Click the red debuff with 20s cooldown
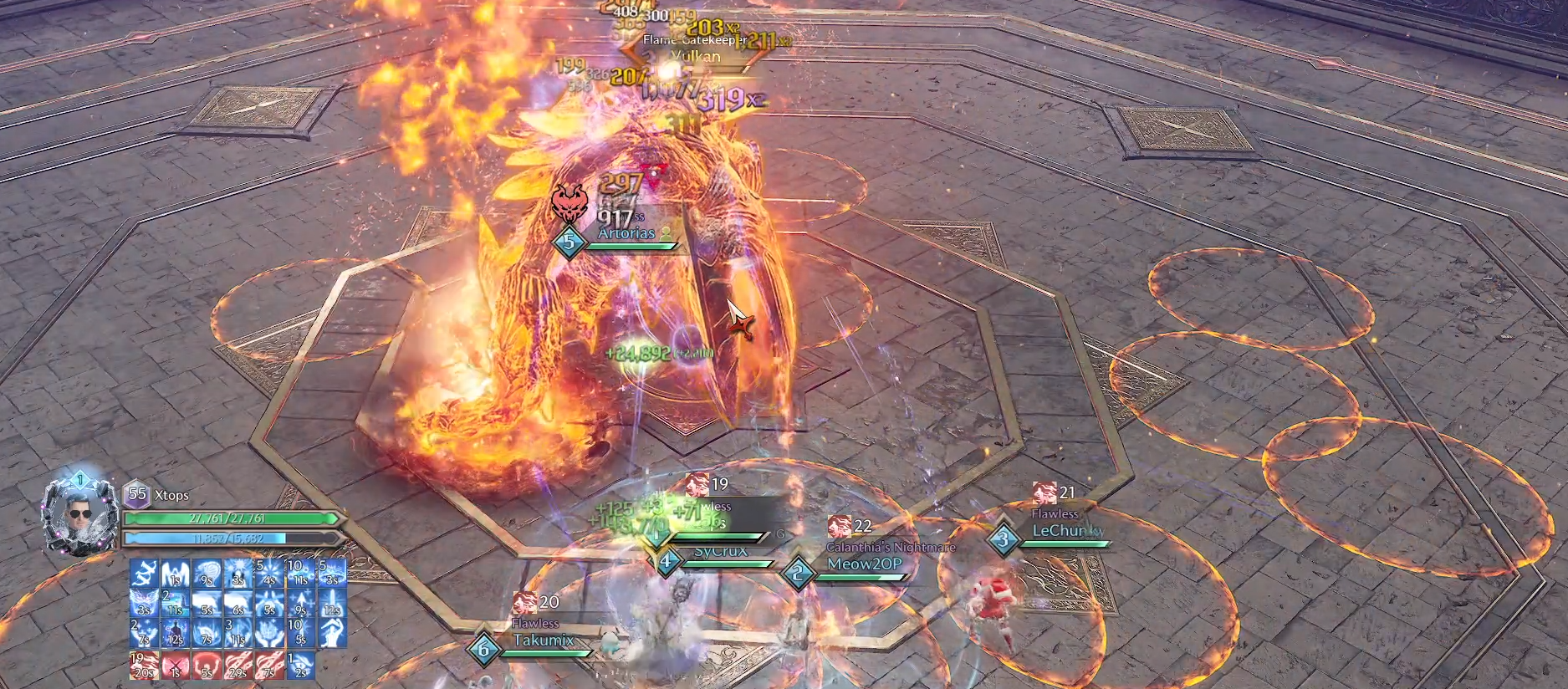This screenshot has width=1568, height=689. point(145,665)
